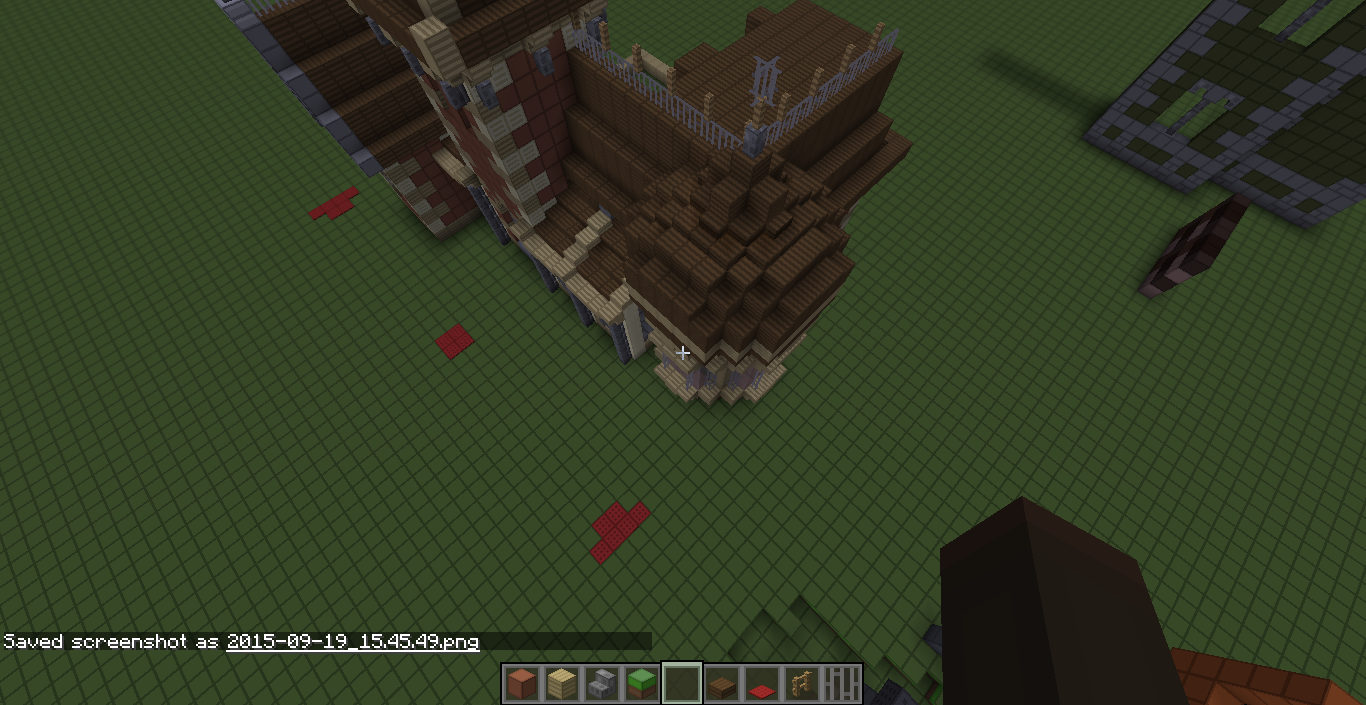Select the terracotta block hotbar slot
1366x705 pixels.
click(x=522, y=684)
